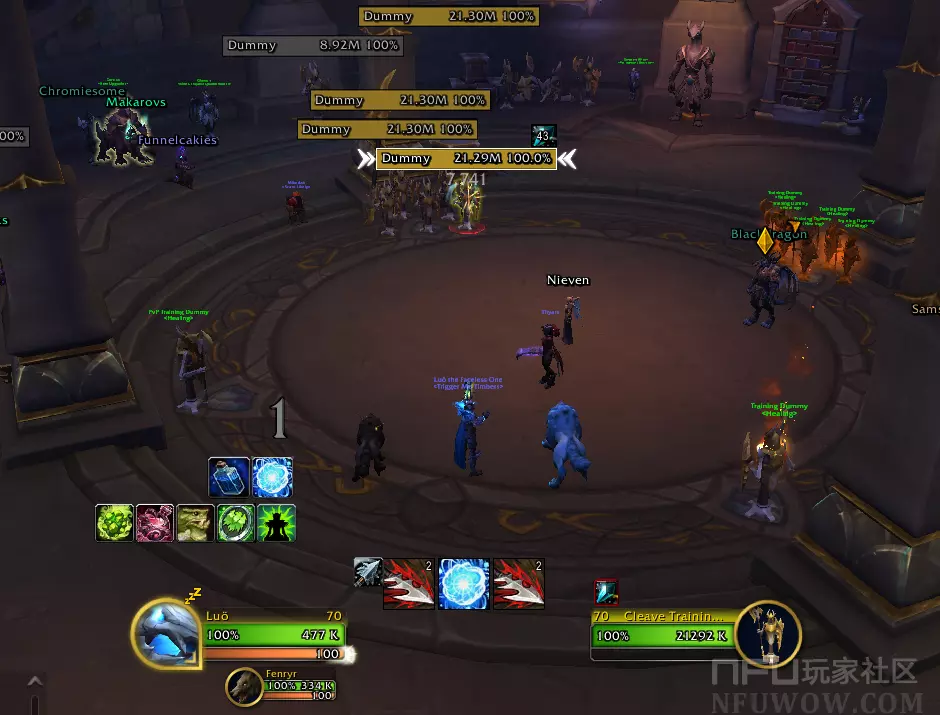Target the grey 8.92M Dummy nameplate
940x715 pixels.
pyautogui.click(x=312, y=45)
